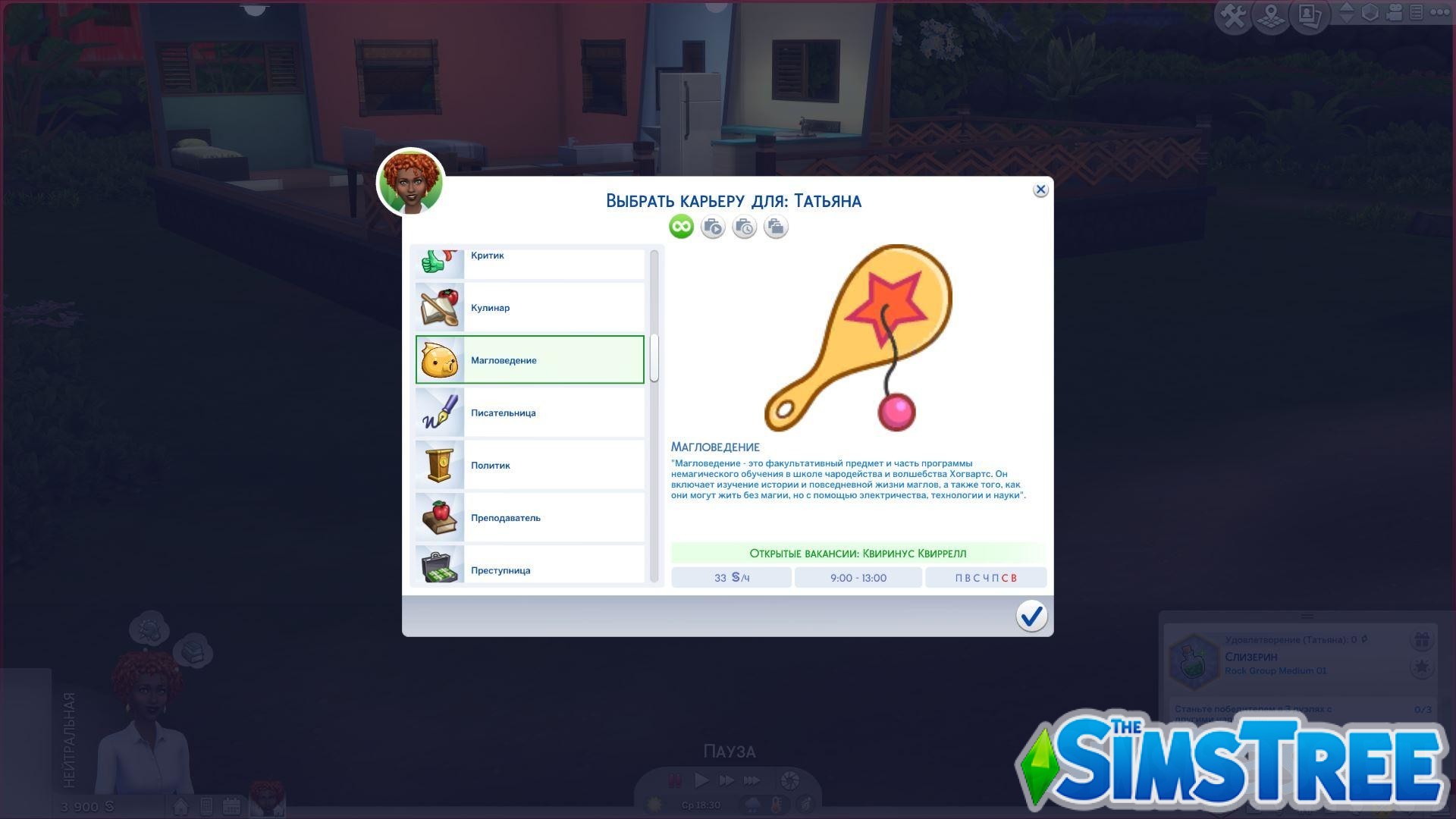
Task: Confirm career selection with the checkmark button
Action: (x=1031, y=617)
